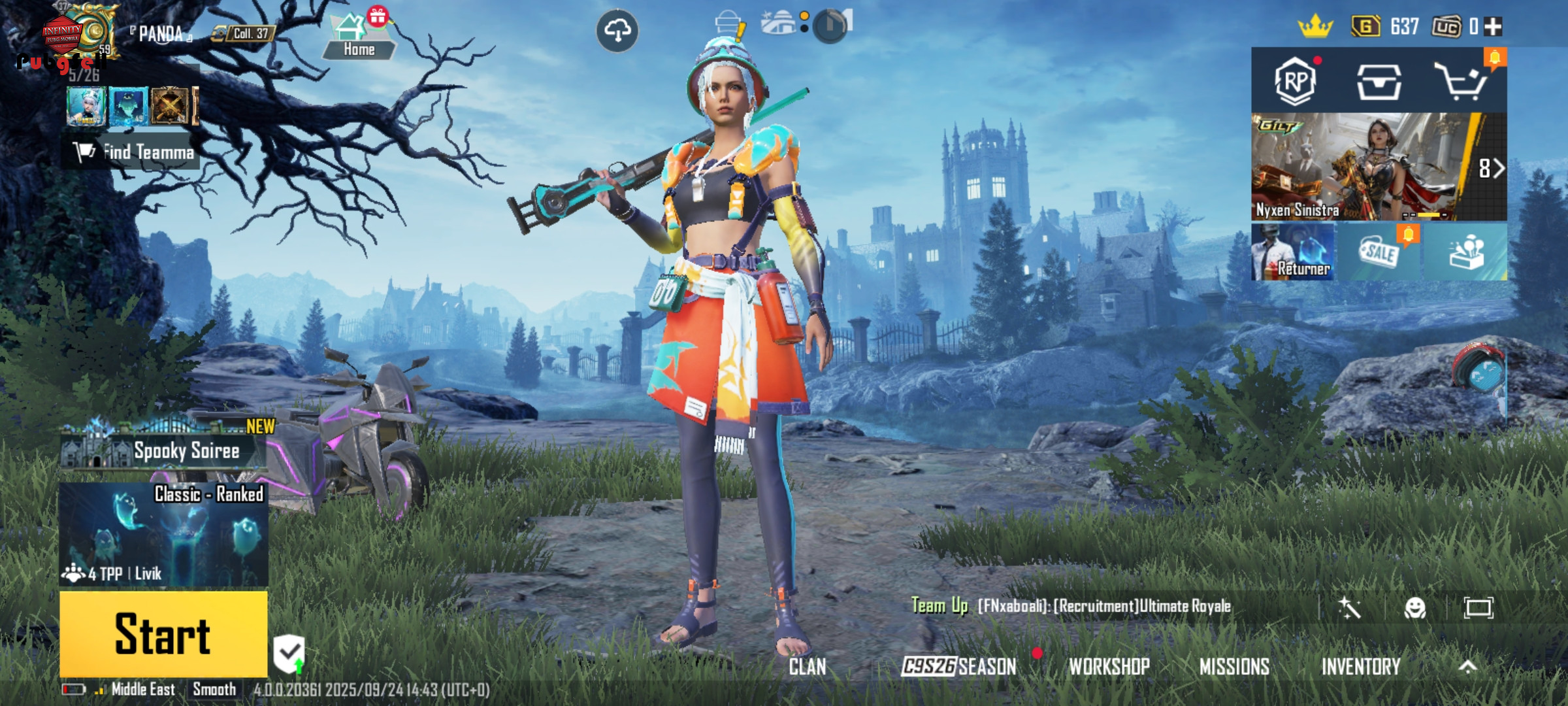The height and width of the screenshot is (706, 1568).
Task: Open the MISSIONS menu
Action: click(x=1234, y=667)
